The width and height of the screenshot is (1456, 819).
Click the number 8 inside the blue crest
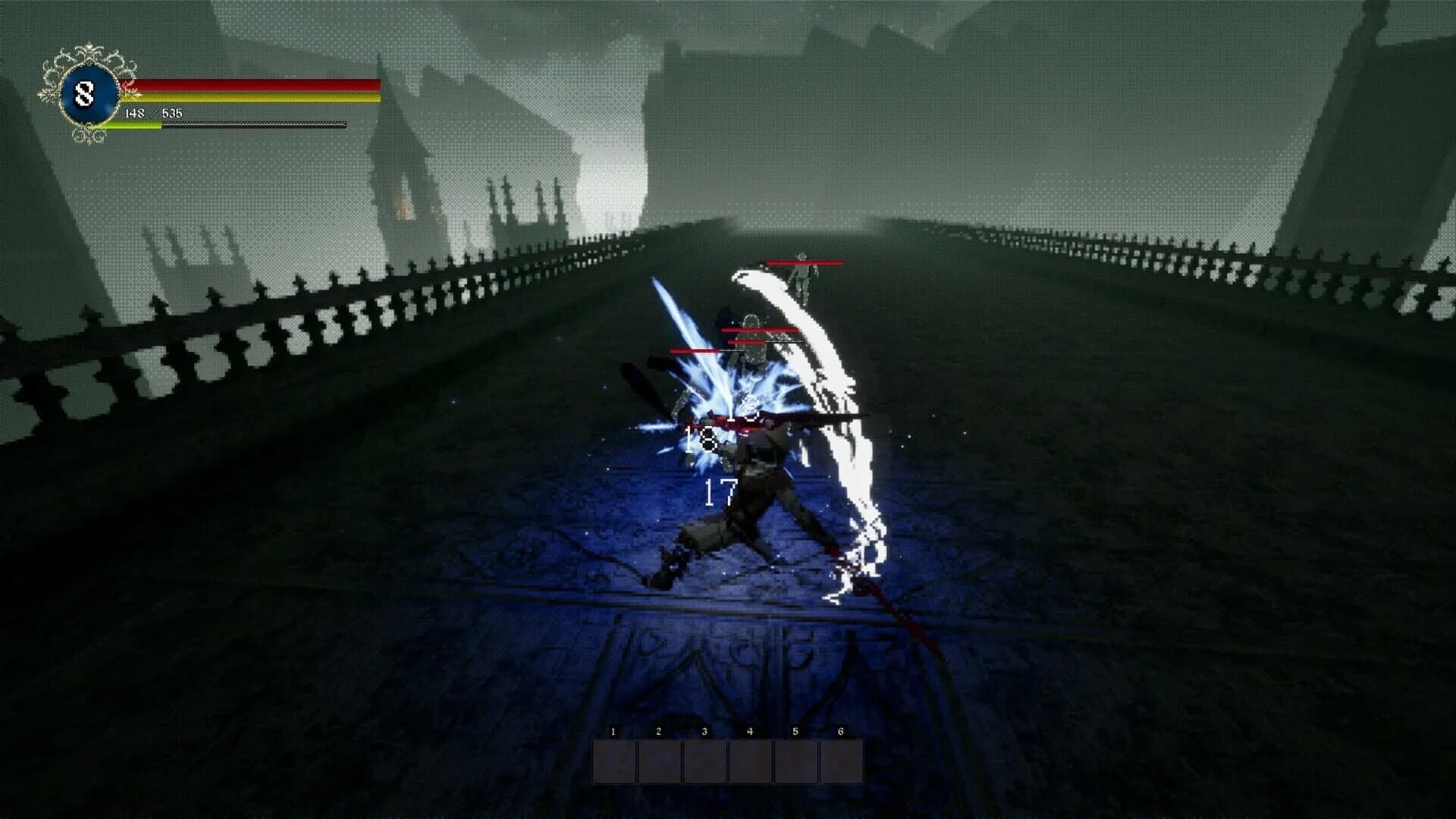(86, 93)
